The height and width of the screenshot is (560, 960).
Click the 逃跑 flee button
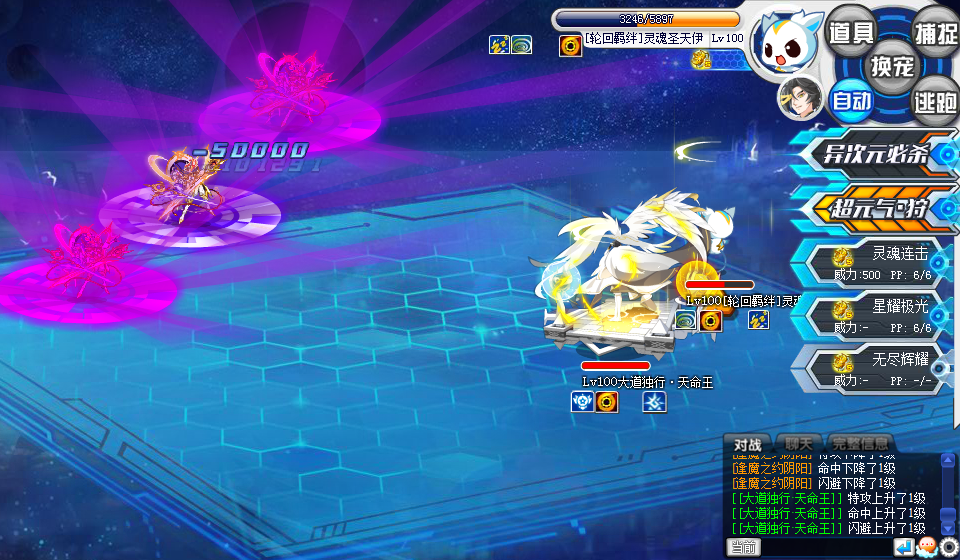(x=935, y=100)
